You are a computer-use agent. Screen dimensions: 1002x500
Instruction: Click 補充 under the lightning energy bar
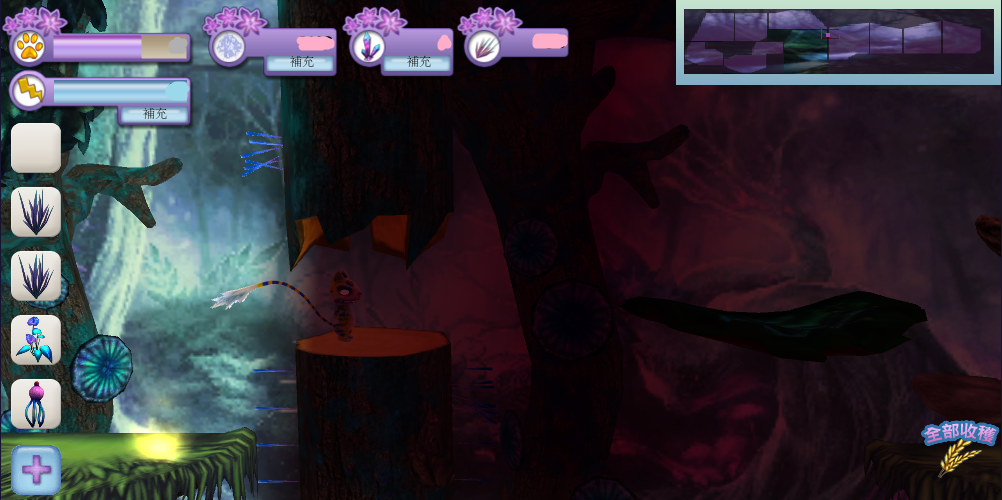click(155, 114)
